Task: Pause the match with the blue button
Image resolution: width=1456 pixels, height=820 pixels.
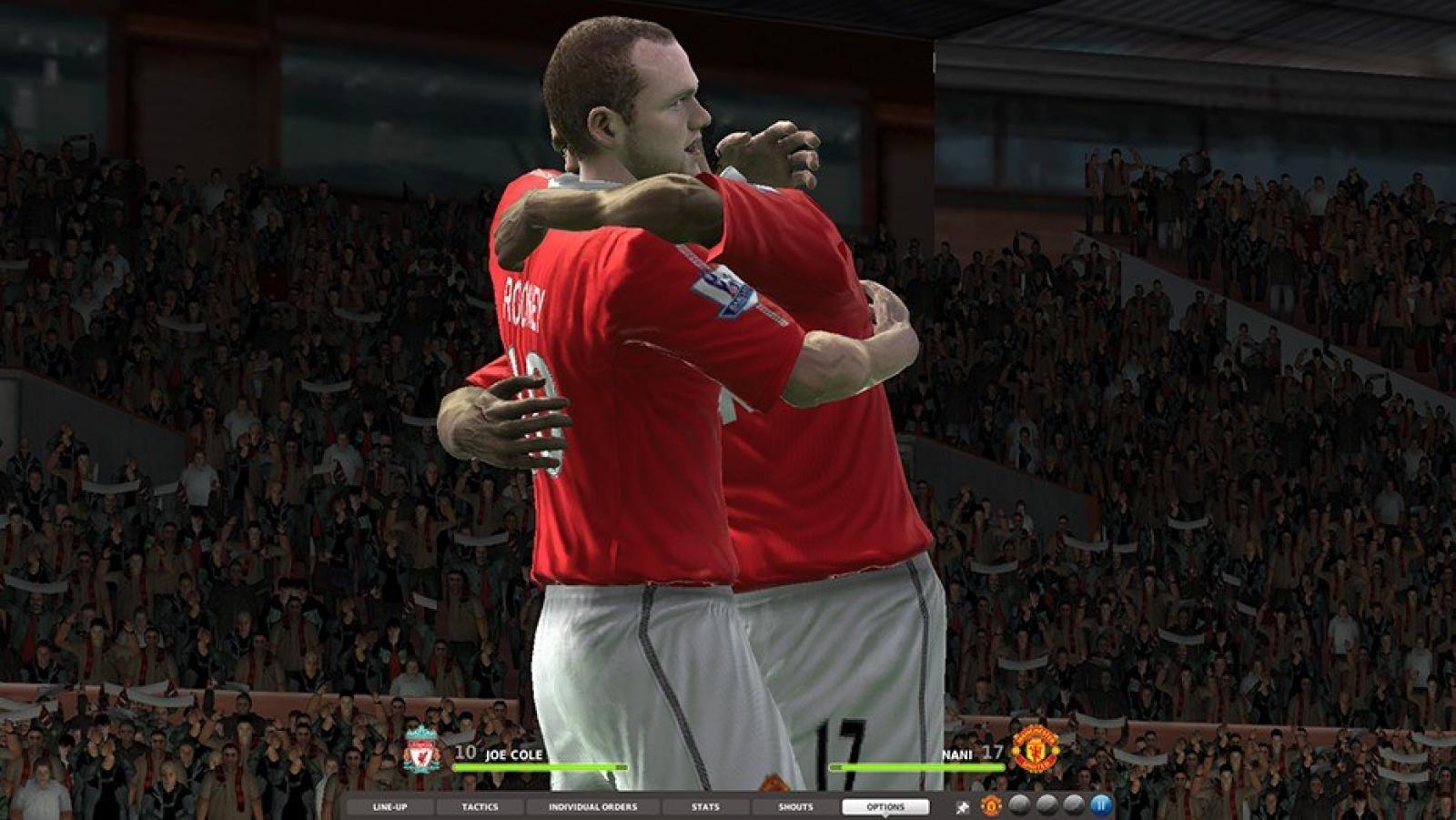Action: coord(1101,805)
